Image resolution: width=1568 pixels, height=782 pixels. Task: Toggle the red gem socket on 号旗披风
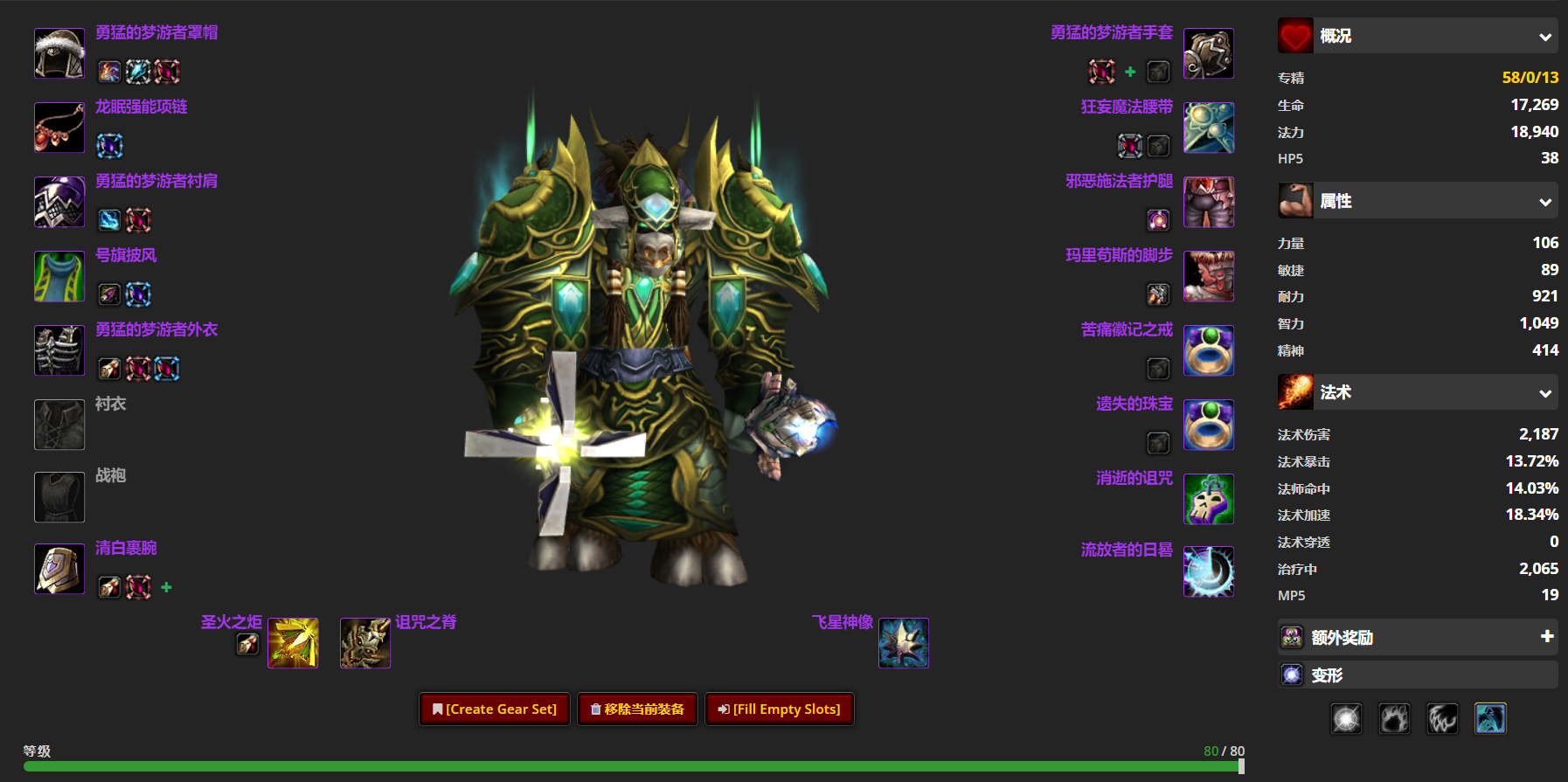point(138,294)
